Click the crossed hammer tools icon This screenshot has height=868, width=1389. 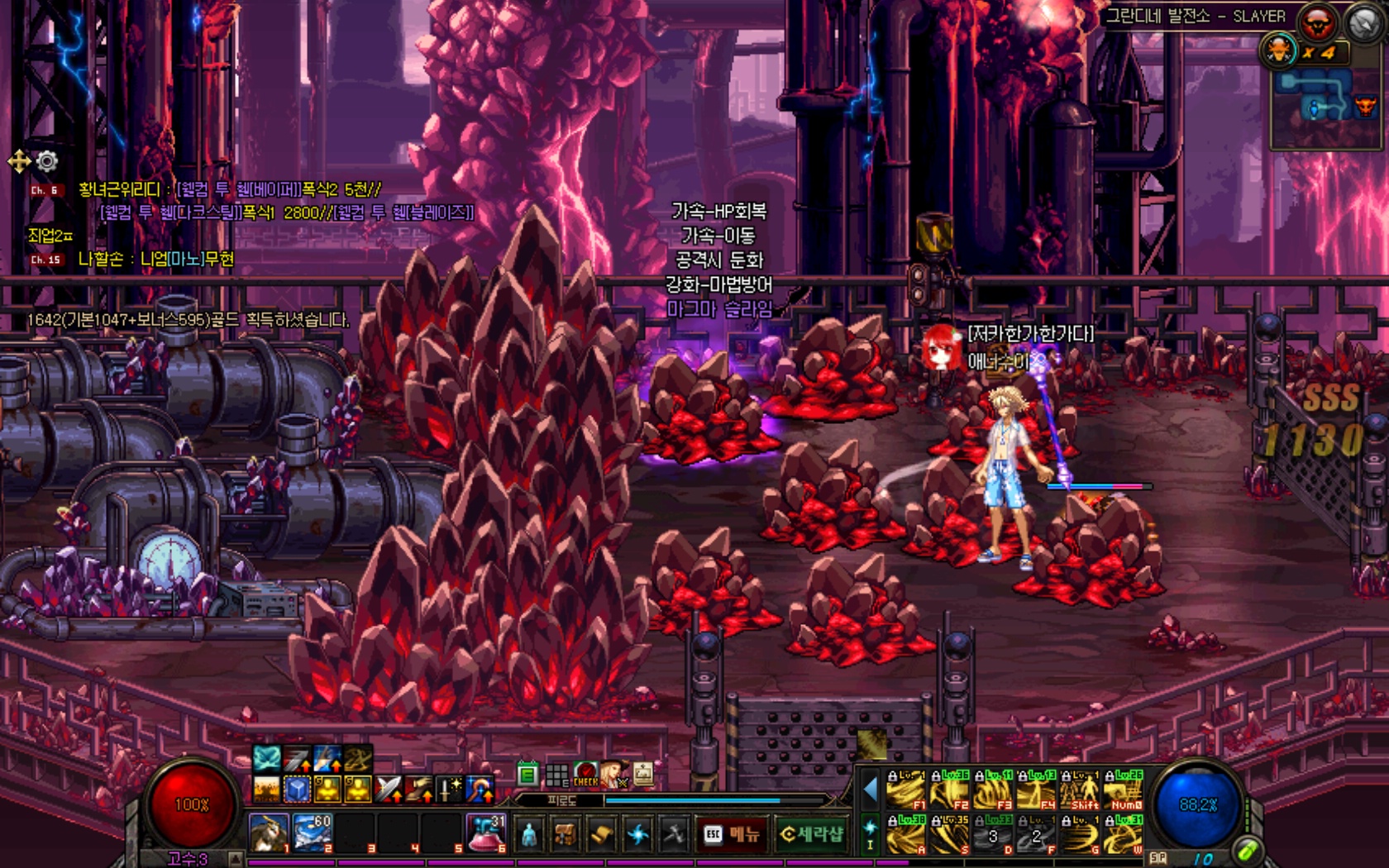coord(674,835)
